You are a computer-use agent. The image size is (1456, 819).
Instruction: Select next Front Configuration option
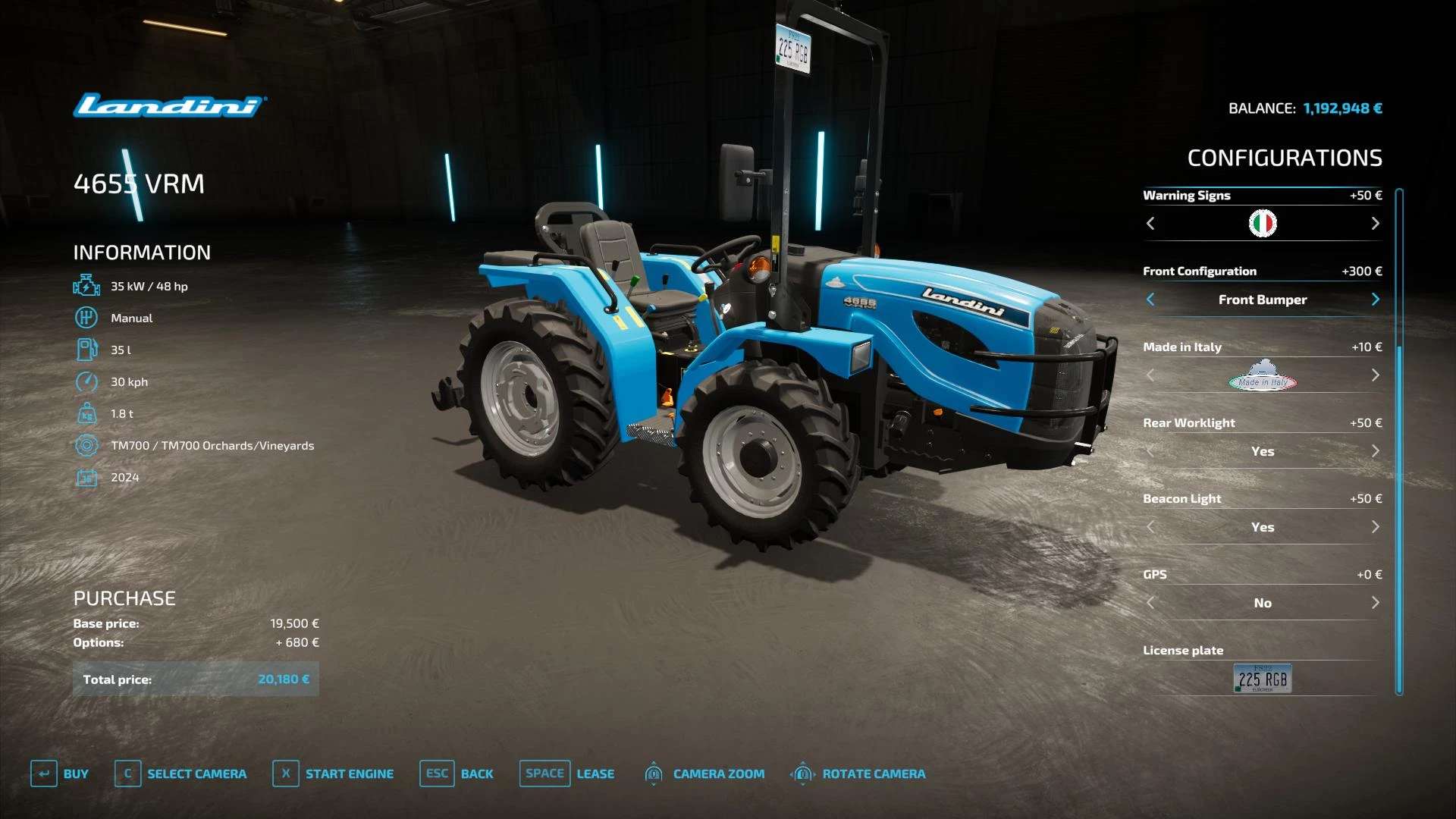point(1375,300)
